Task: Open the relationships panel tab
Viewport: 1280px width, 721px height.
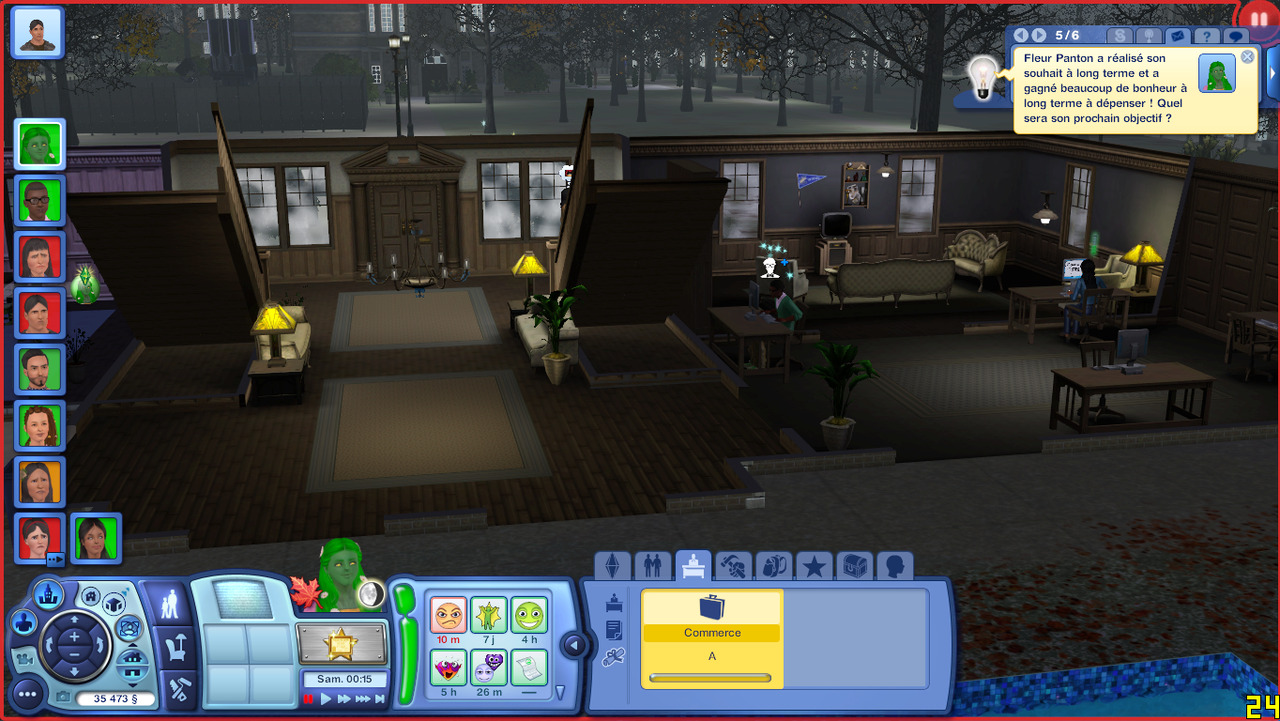Action: (x=653, y=566)
